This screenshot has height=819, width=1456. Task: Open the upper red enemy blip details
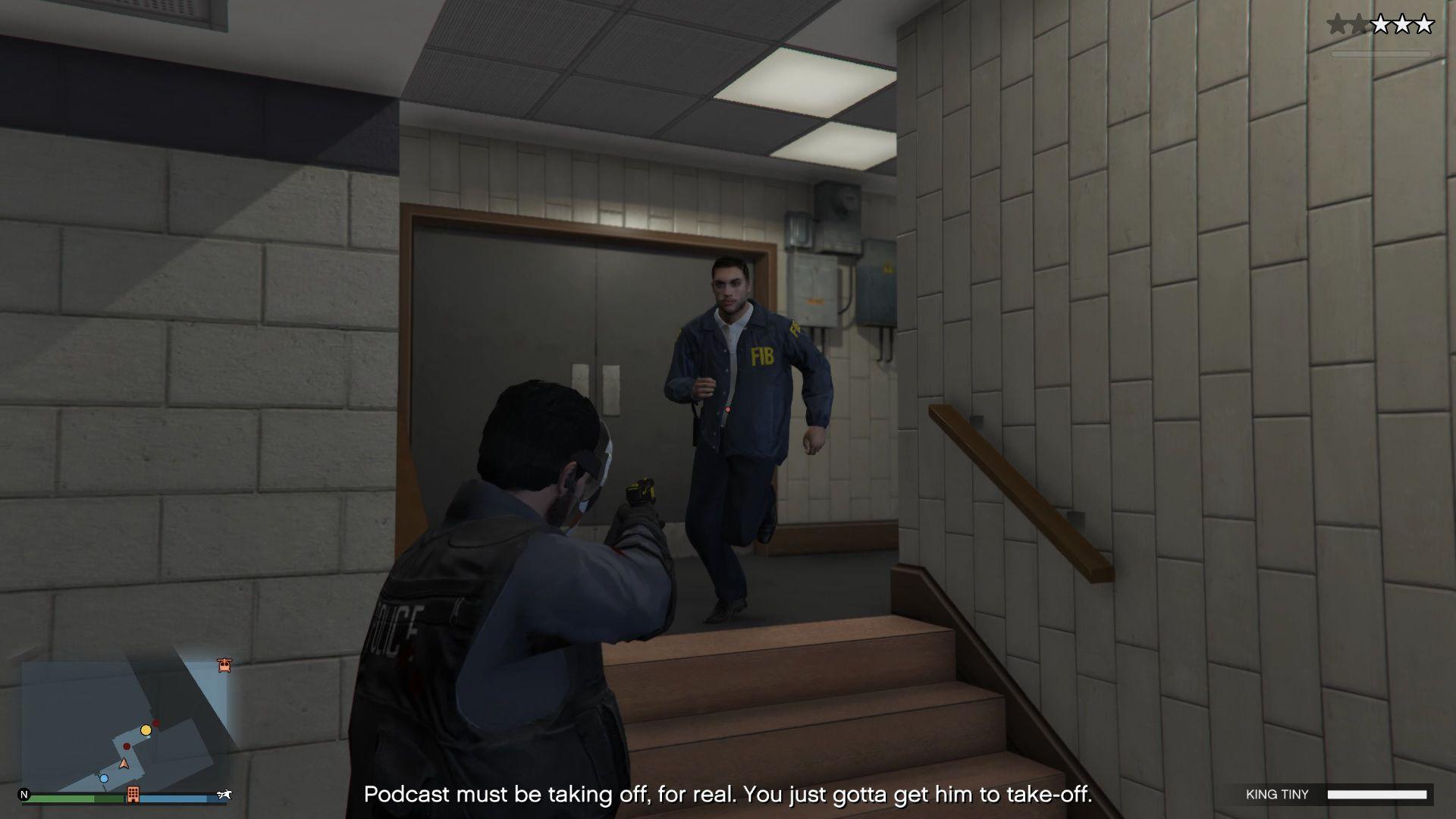coord(156,723)
